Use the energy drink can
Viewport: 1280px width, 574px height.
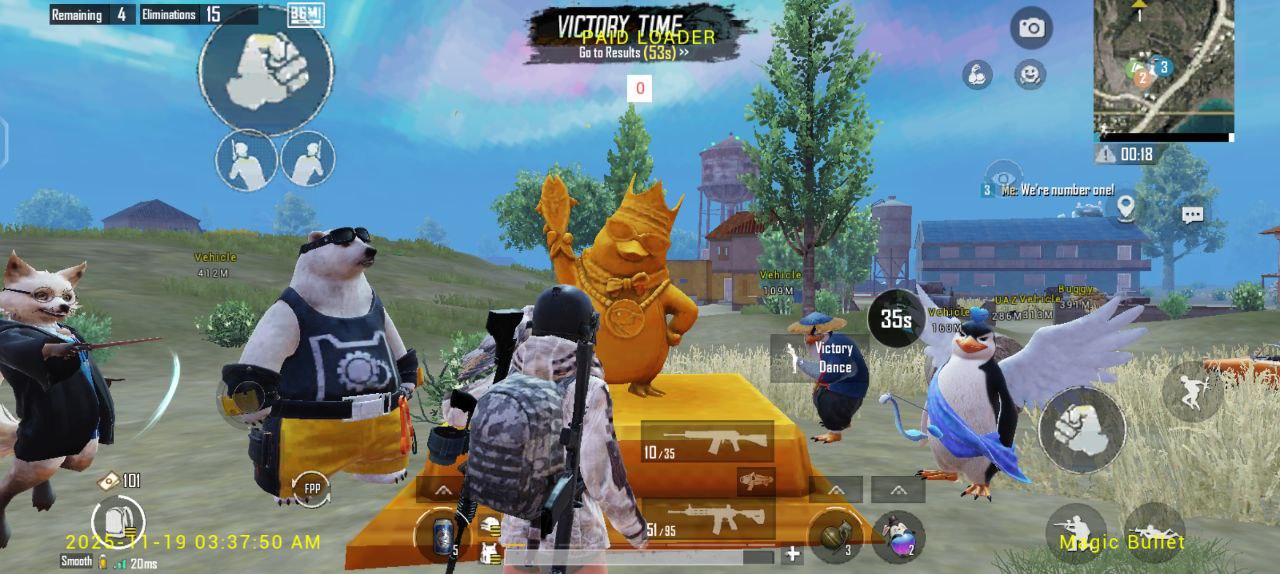click(x=443, y=535)
